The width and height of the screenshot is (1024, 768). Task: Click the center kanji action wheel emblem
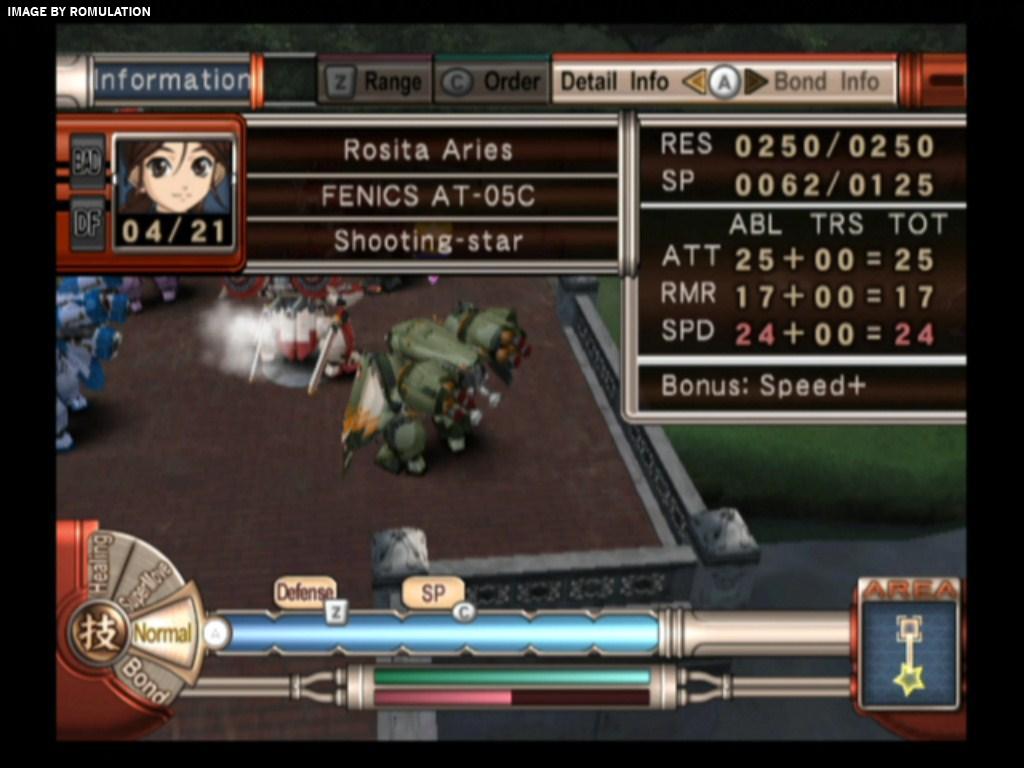(x=98, y=634)
